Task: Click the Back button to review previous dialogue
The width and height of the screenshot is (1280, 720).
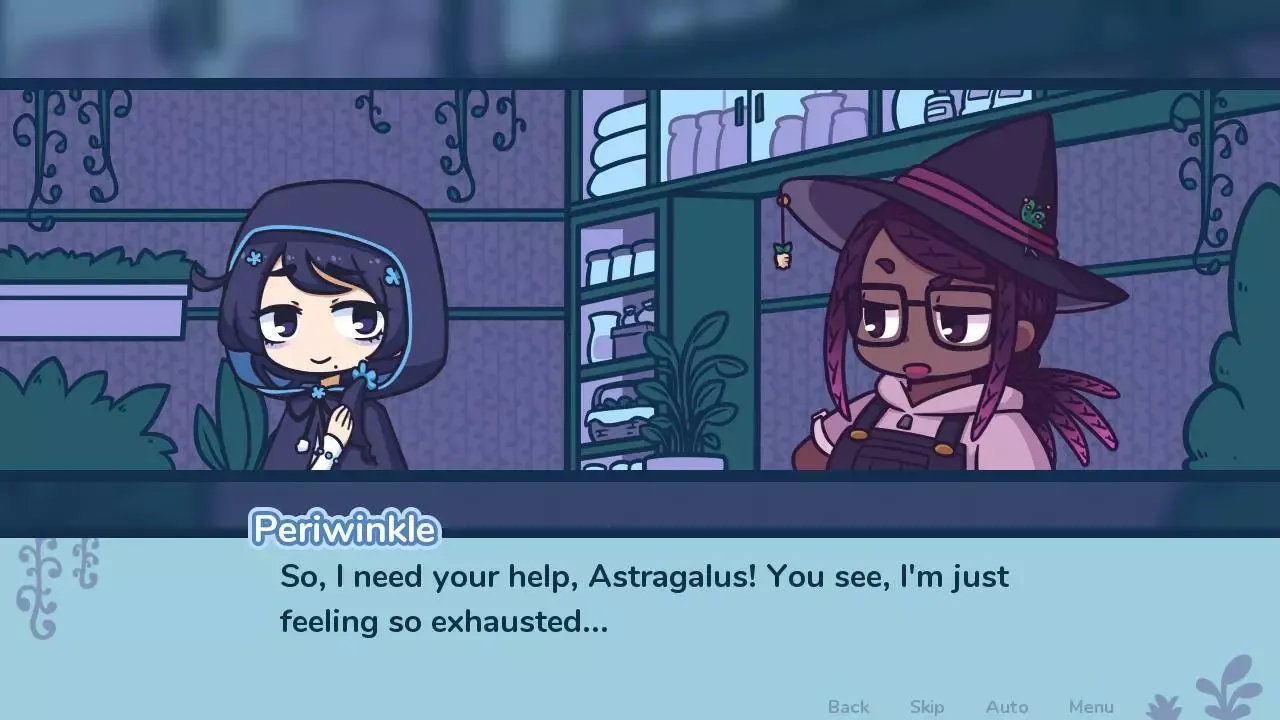Action: coord(847,706)
